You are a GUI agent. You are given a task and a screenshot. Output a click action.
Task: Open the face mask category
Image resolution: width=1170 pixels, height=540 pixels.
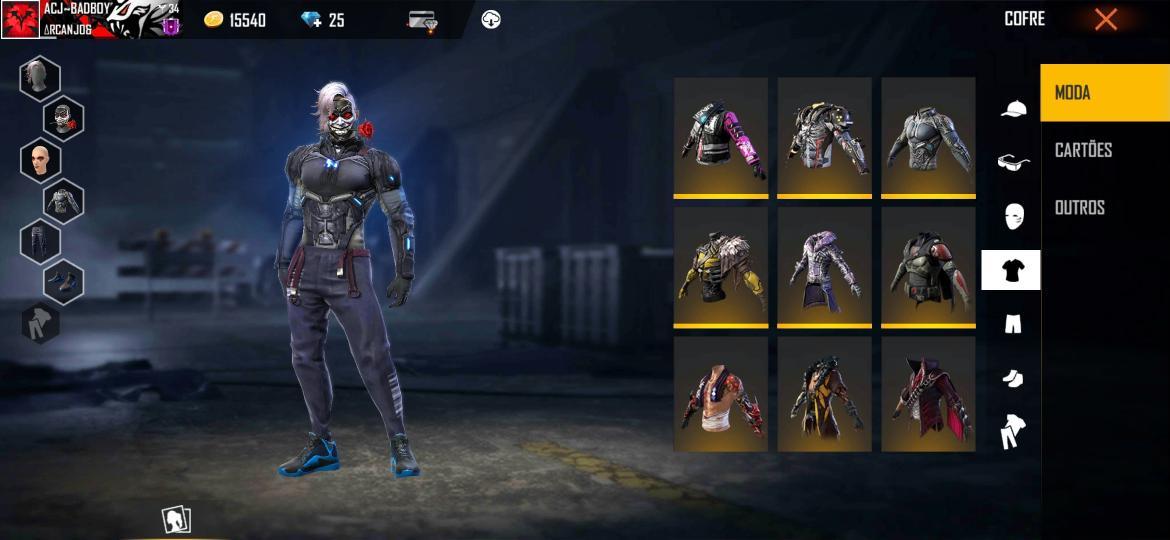pos(1013,215)
